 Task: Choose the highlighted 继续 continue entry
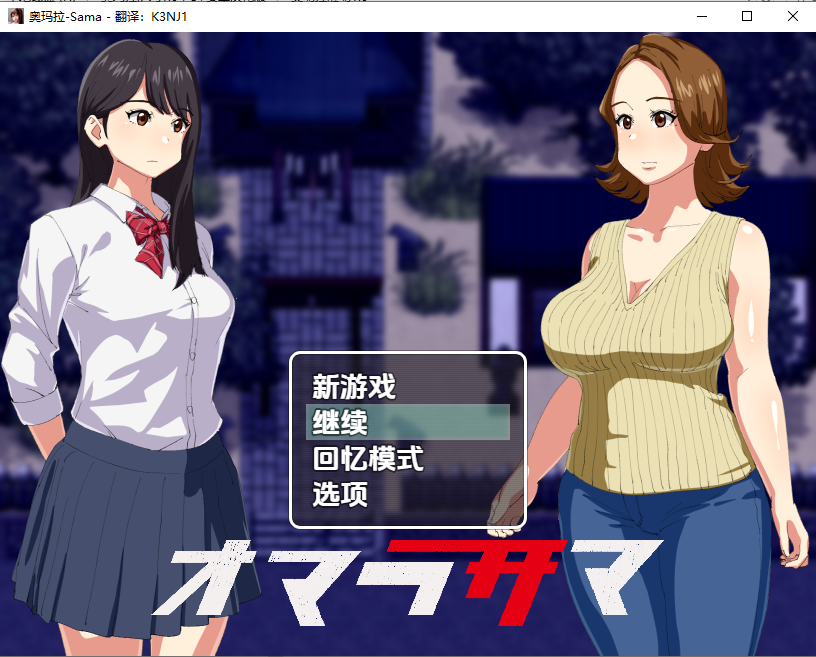(407, 422)
